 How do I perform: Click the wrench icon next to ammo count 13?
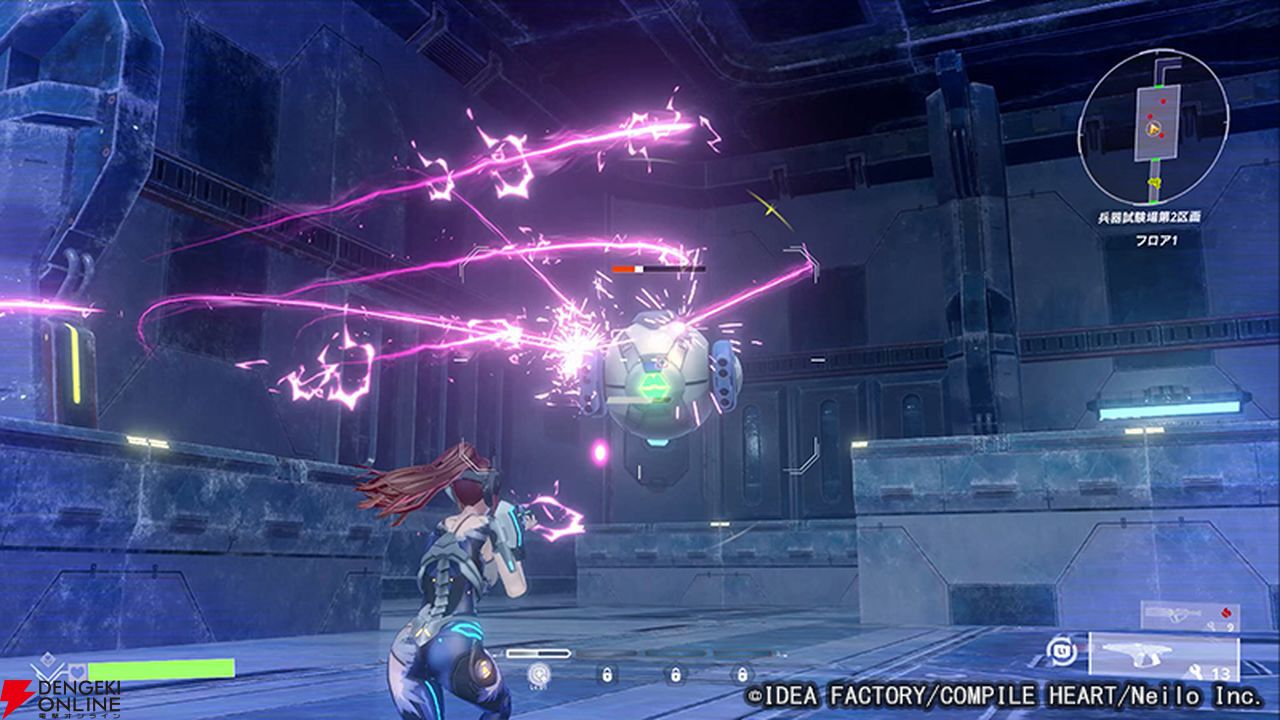pos(1196,671)
